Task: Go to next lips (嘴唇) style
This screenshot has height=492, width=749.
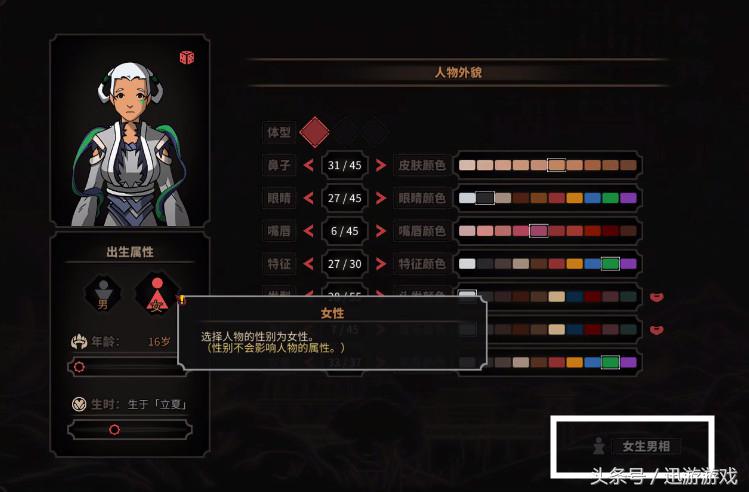Action: [x=382, y=231]
